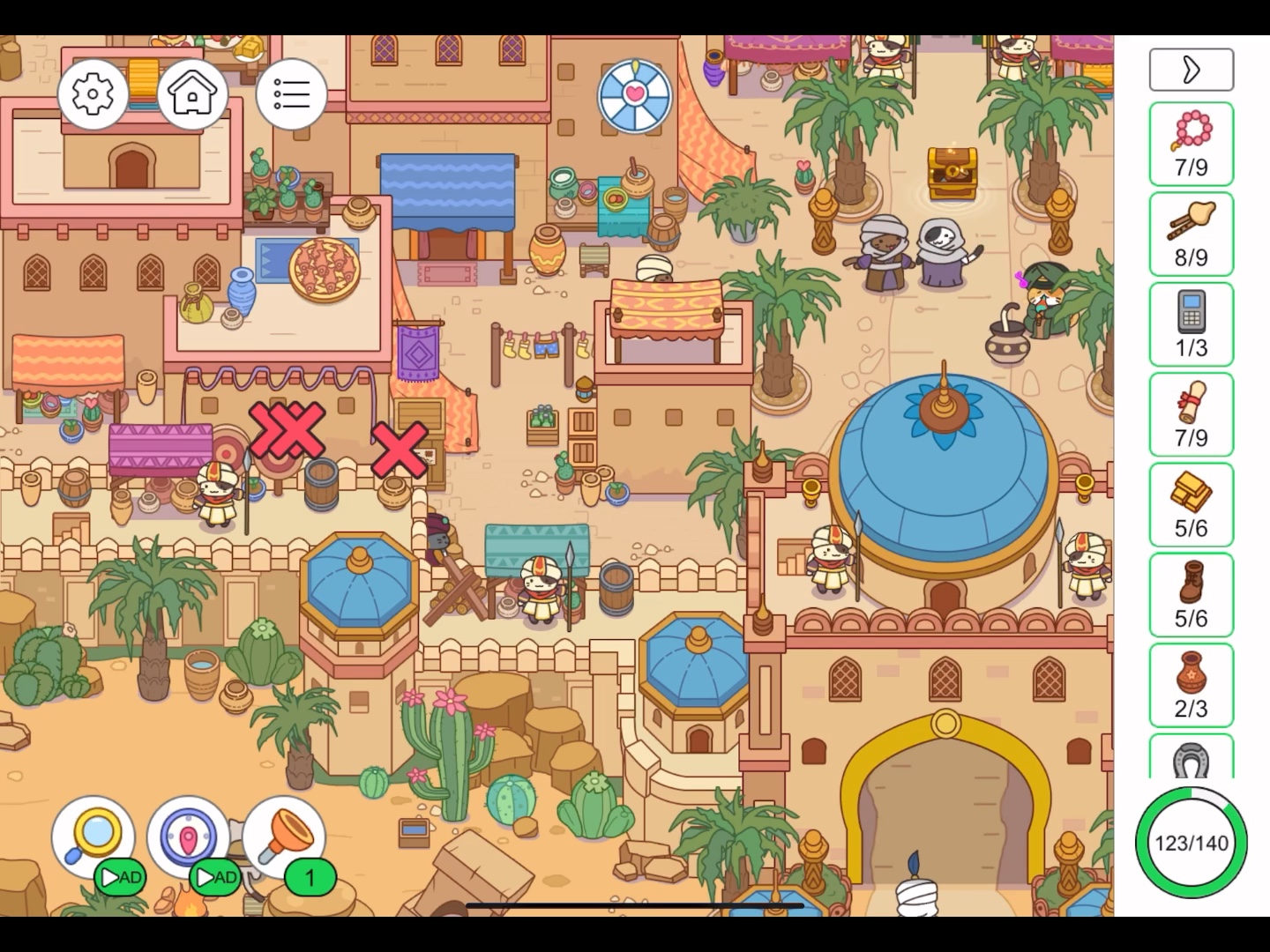This screenshot has height=952, width=1270.
Task: Spin the heart prize wheel
Action: [x=635, y=95]
